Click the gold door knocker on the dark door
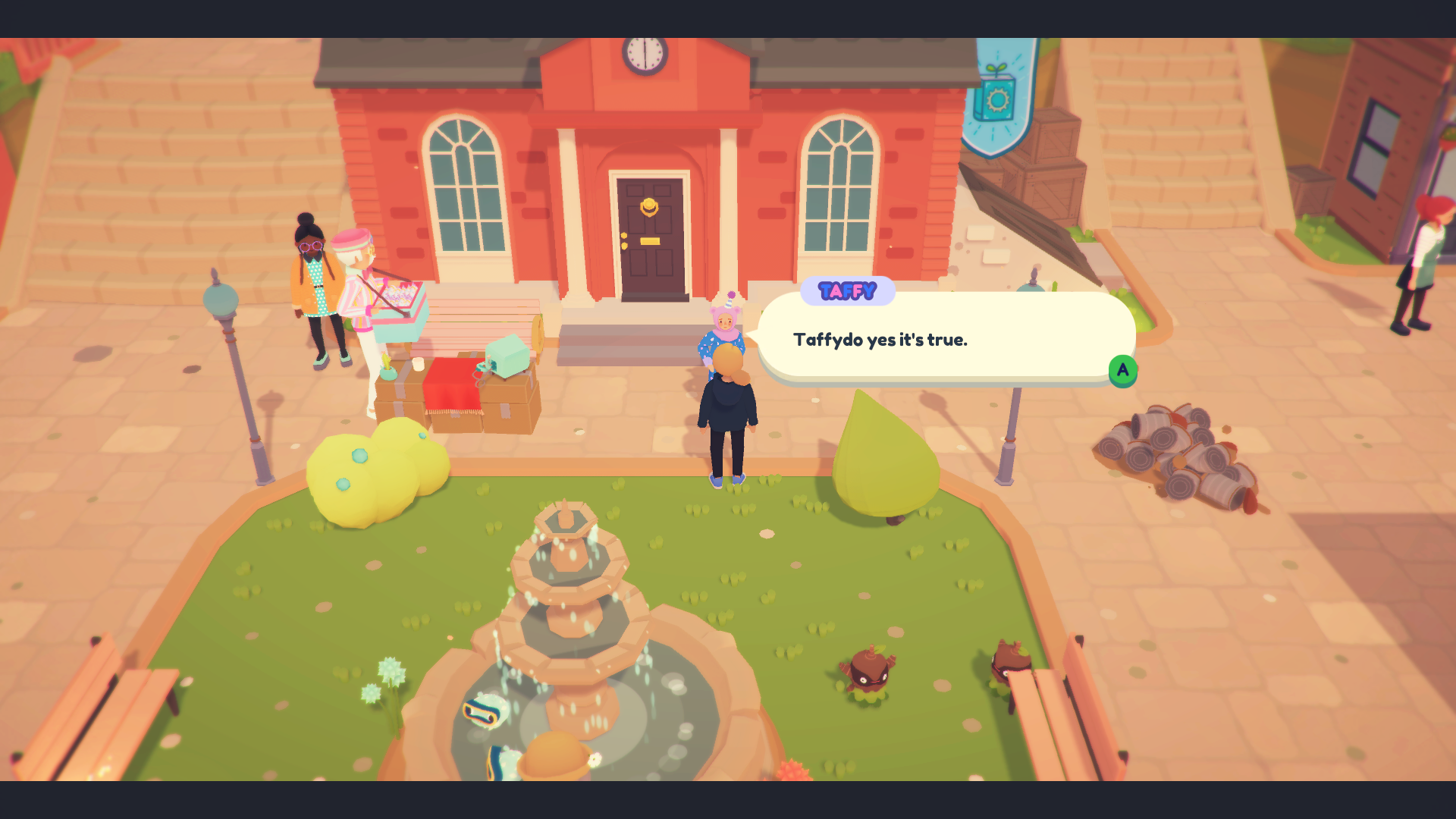The image size is (1456, 819). coord(651,206)
